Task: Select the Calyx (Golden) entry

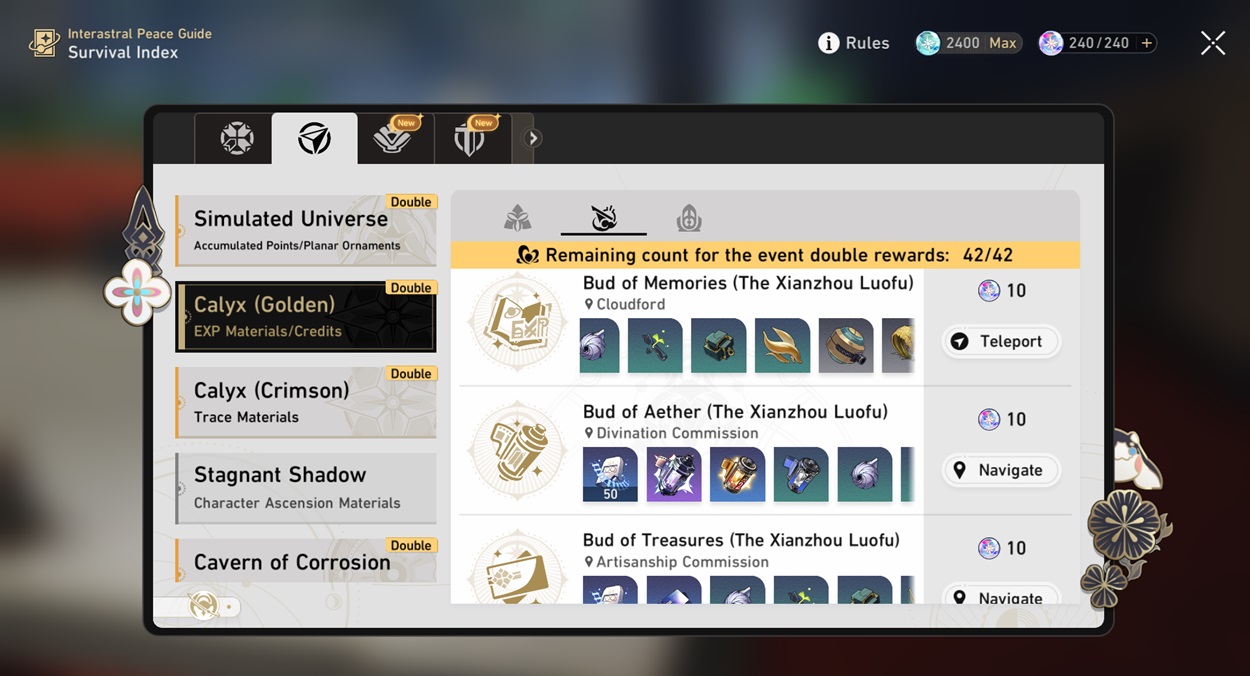Action: tap(306, 316)
